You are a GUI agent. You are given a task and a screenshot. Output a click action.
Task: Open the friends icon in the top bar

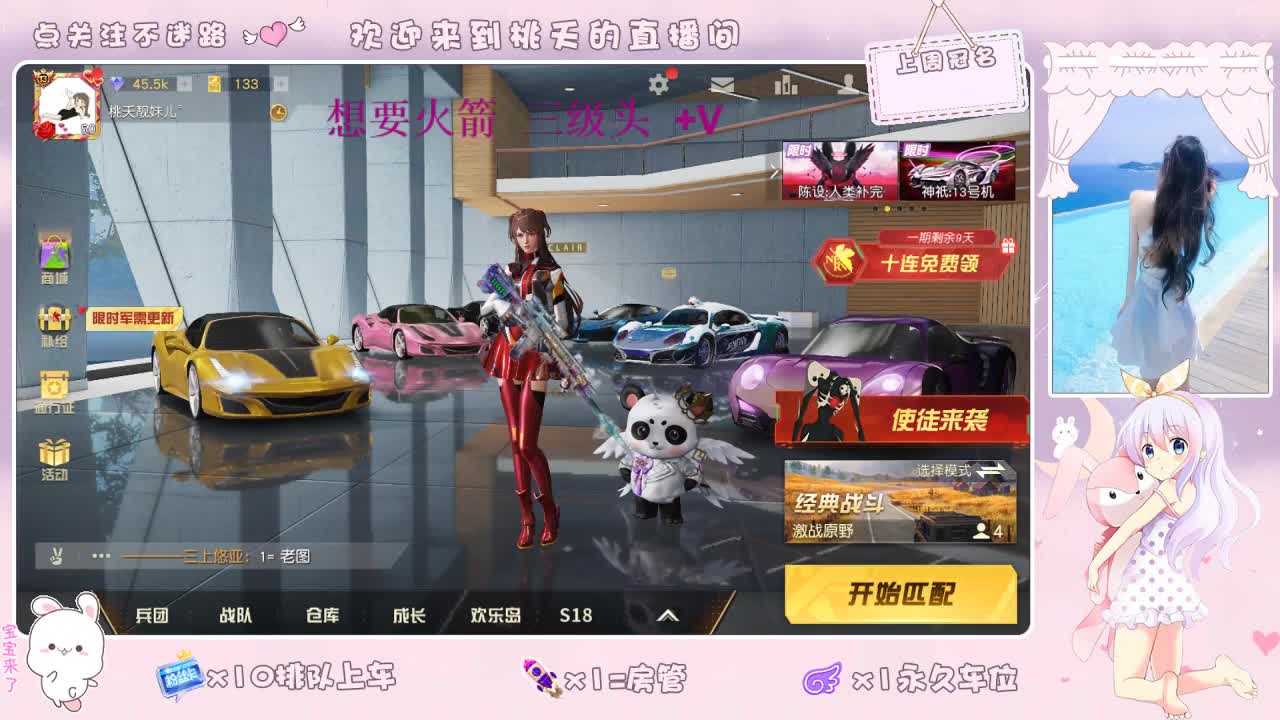click(848, 83)
